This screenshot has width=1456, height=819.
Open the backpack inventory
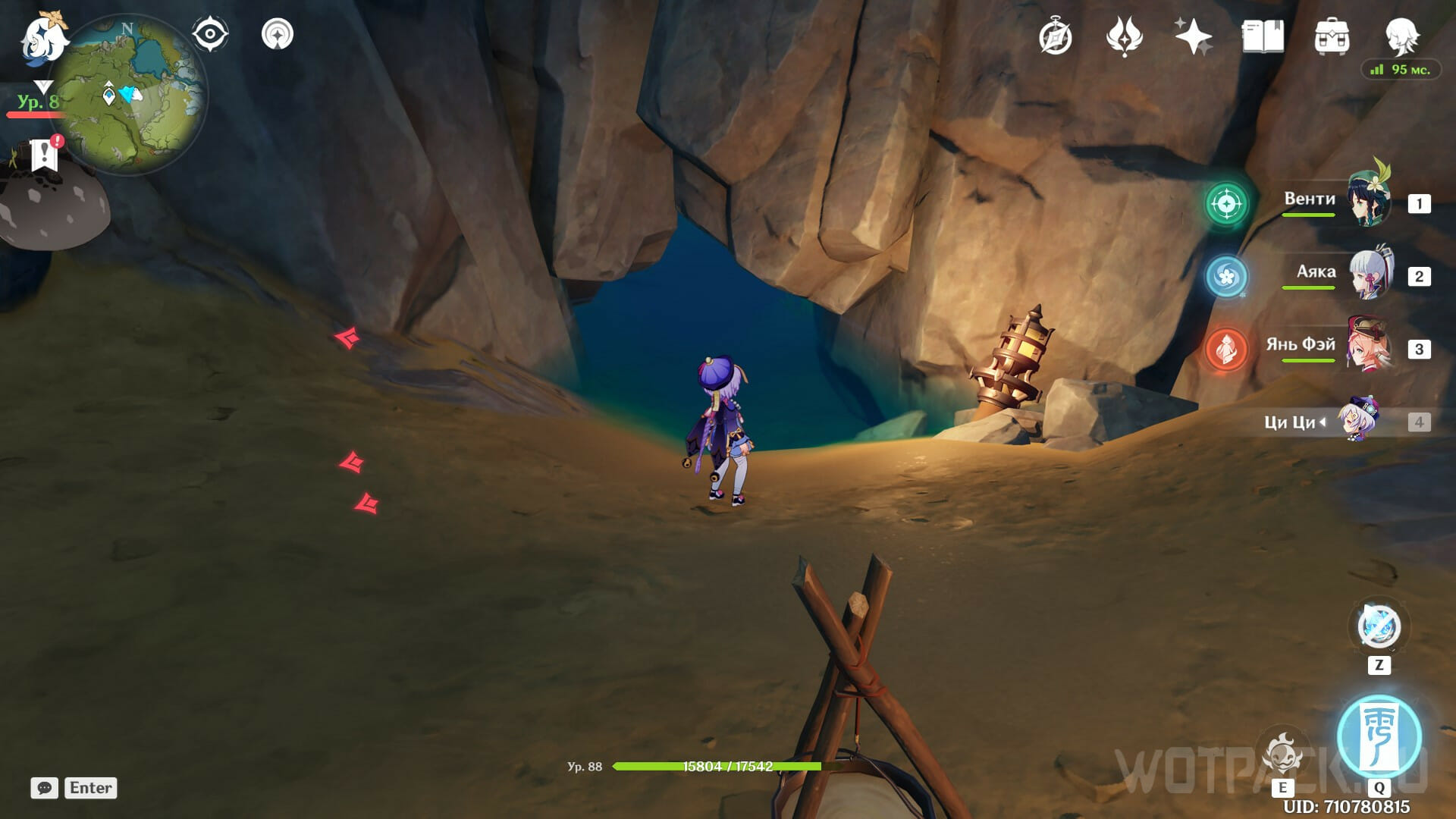pyautogui.click(x=1332, y=36)
